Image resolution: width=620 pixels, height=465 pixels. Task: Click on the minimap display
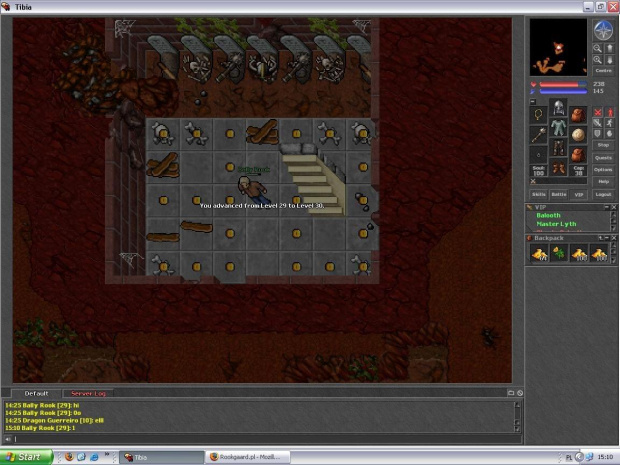[x=559, y=47]
